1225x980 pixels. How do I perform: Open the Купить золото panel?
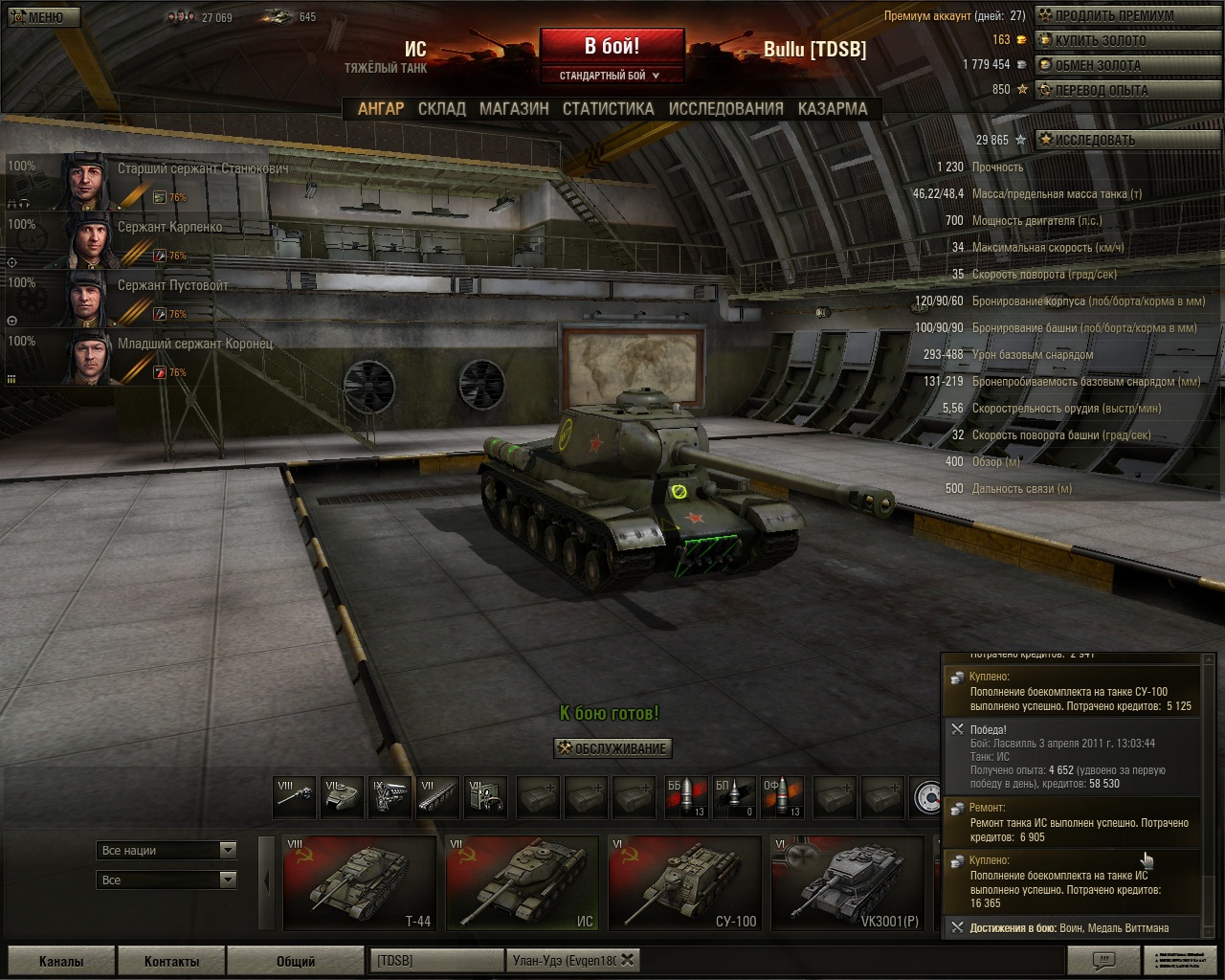tap(1127, 40)
